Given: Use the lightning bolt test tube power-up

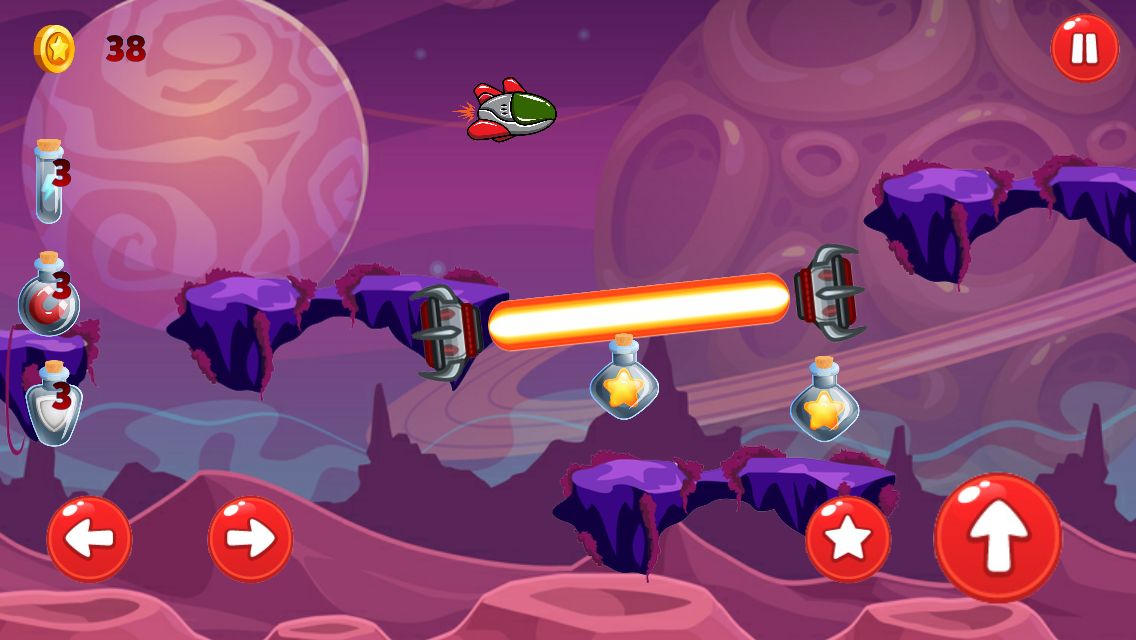Looking at the screenshot, I should (x=49, y=181).
